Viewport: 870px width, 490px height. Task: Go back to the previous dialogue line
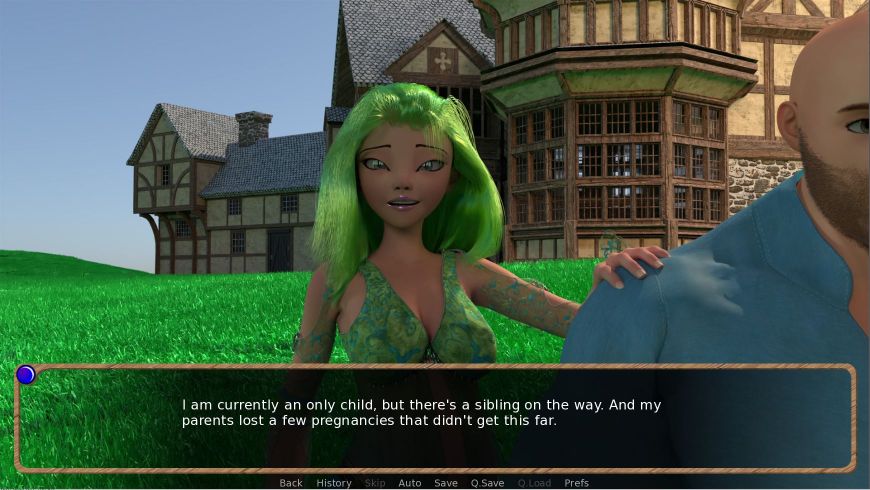(x=291, y=483)
